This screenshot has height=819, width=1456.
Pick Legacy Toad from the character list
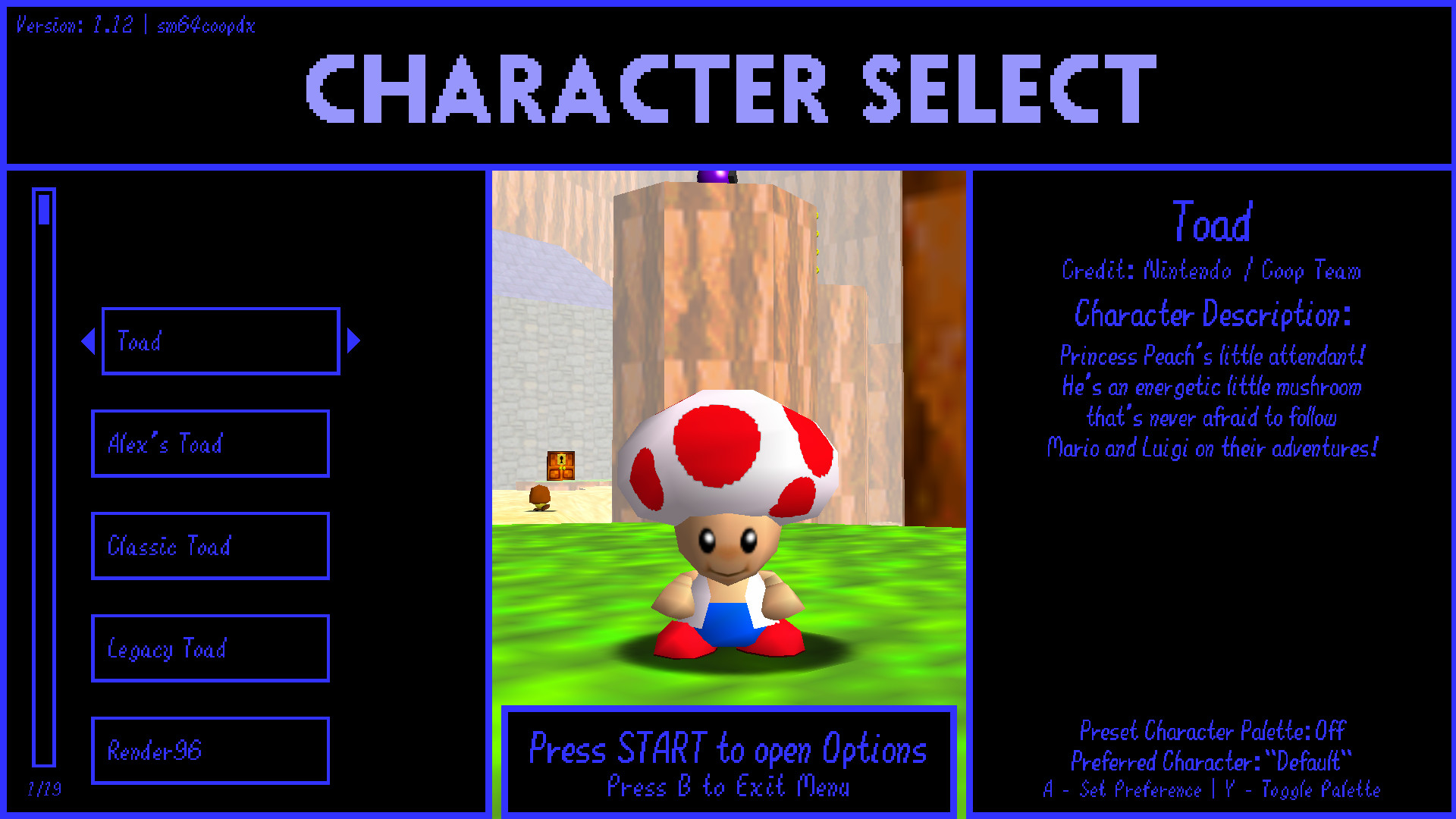pos(210,648)
